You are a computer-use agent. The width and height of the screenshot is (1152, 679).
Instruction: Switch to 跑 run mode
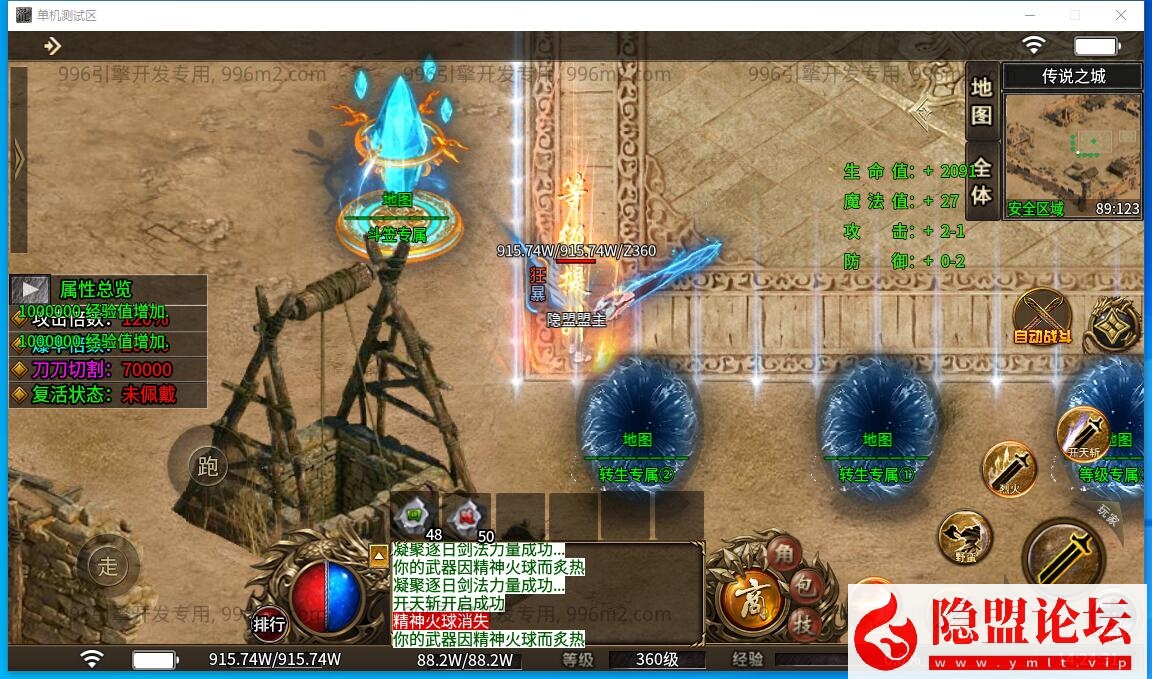pos(207,467)
